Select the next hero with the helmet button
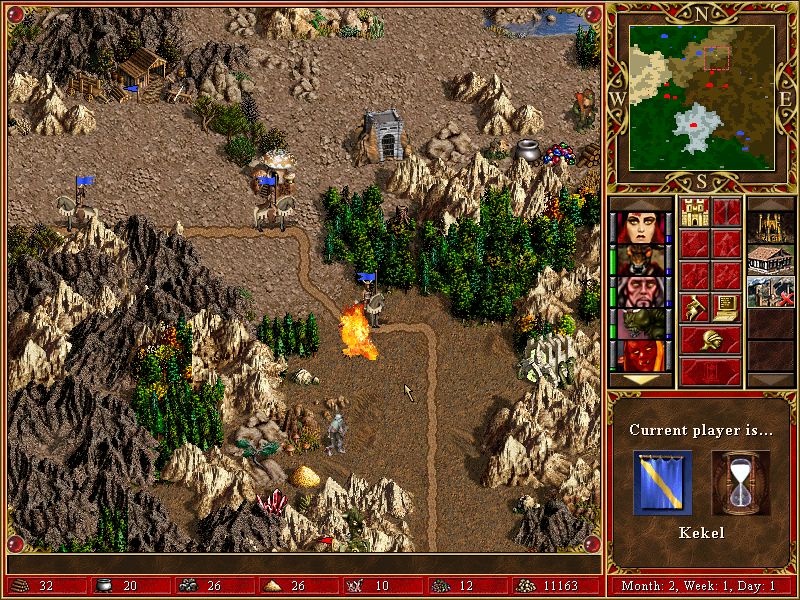Image resolution: width=800 pixels, height=600 pixels. (x=711, y=339)
